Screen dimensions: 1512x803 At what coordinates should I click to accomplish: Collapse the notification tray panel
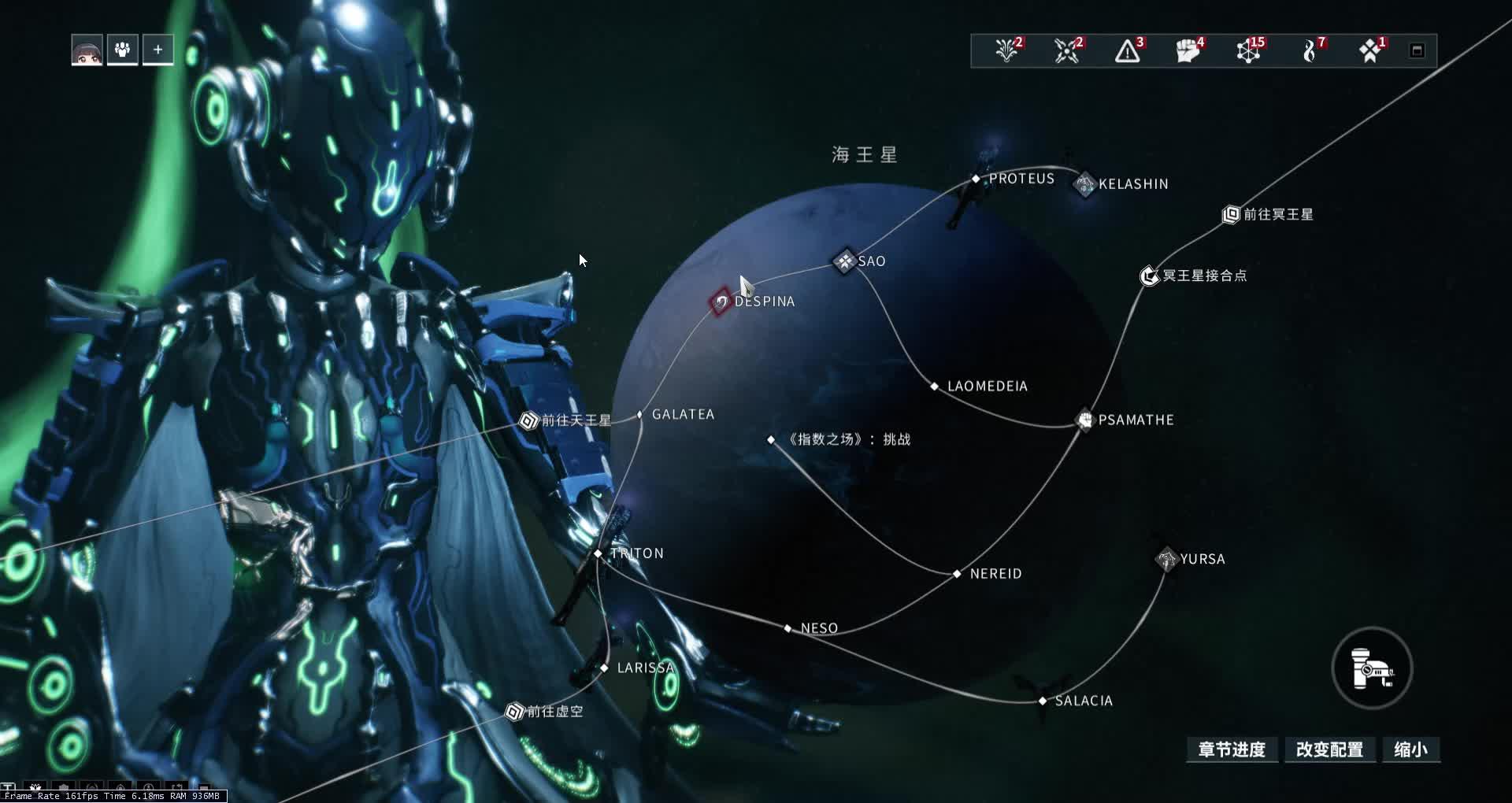[x=1417, y=50]
